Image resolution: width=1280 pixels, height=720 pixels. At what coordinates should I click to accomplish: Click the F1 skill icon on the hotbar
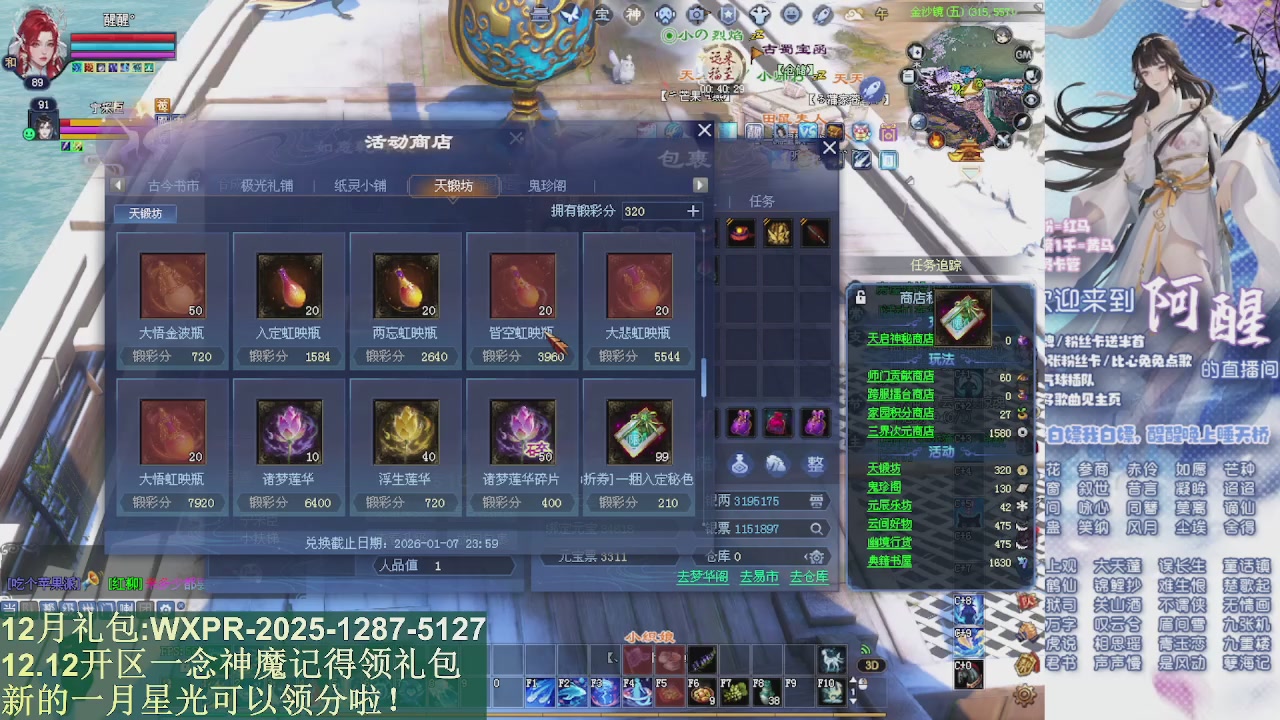click(x=539, y=691)
